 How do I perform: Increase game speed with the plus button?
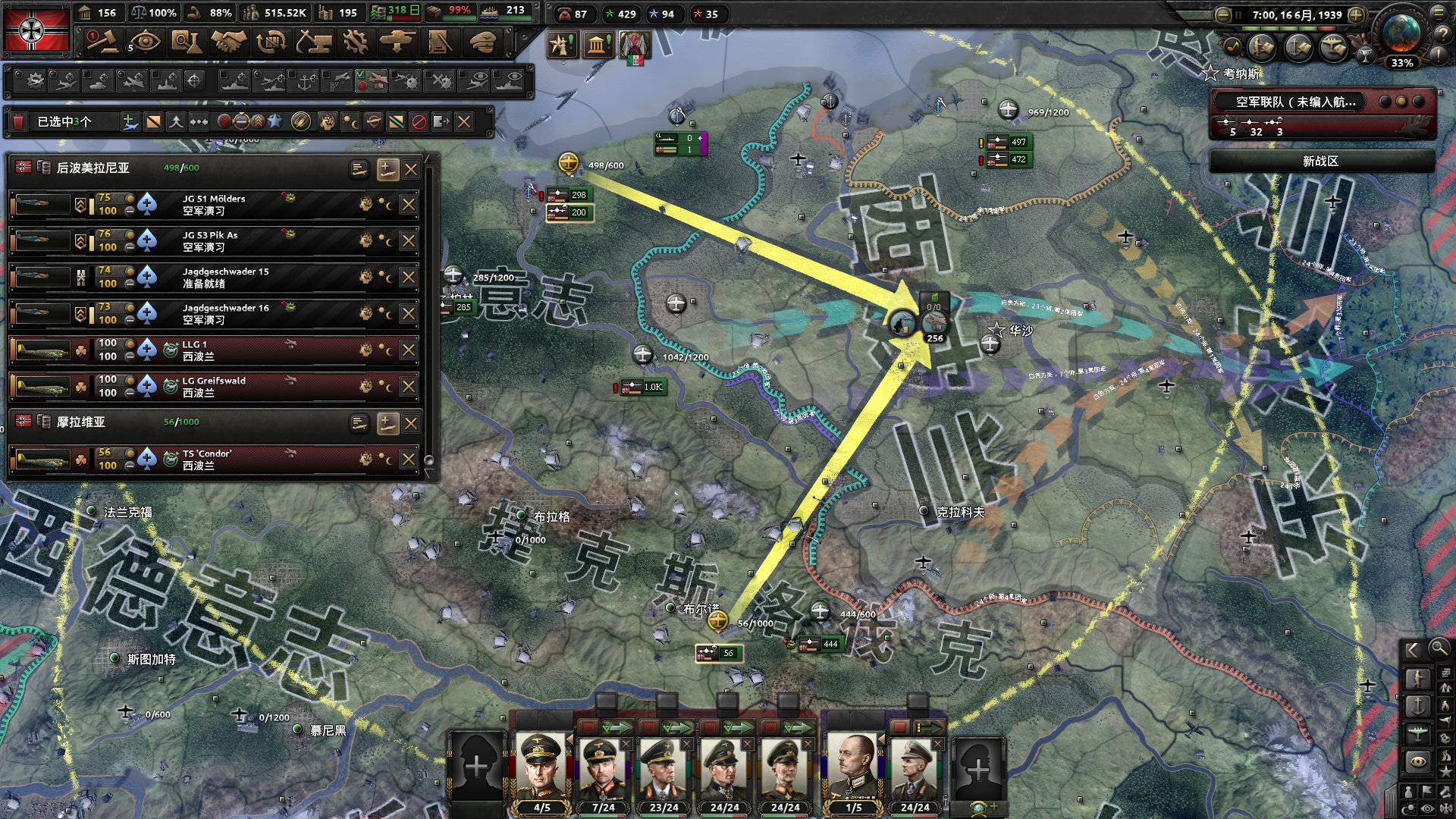1356,15
